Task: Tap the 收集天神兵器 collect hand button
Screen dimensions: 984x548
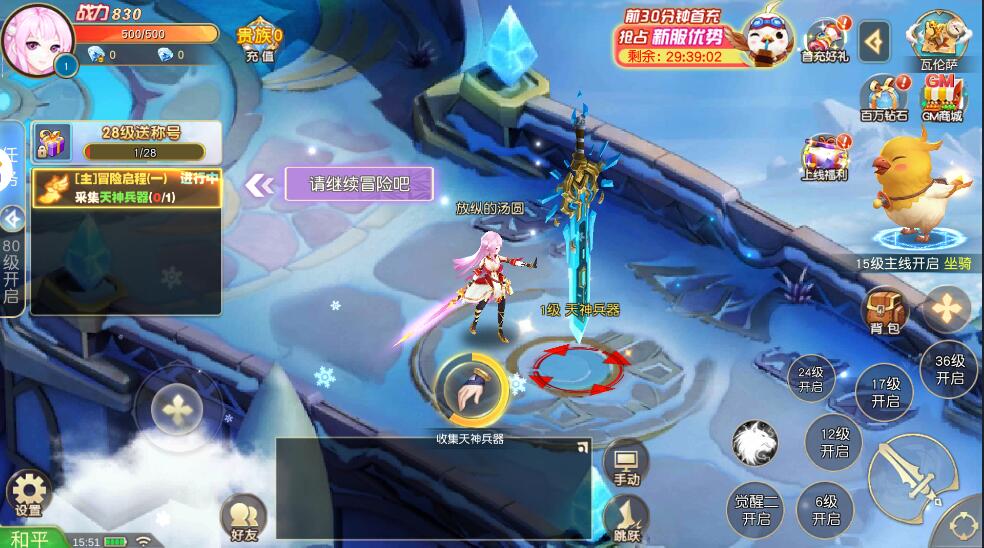Action: tap(468, 390)
